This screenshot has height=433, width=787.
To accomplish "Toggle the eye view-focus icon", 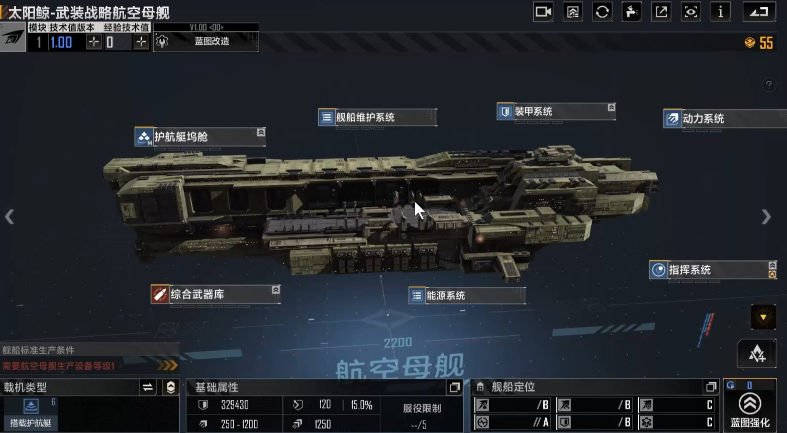I will (691, 12).
